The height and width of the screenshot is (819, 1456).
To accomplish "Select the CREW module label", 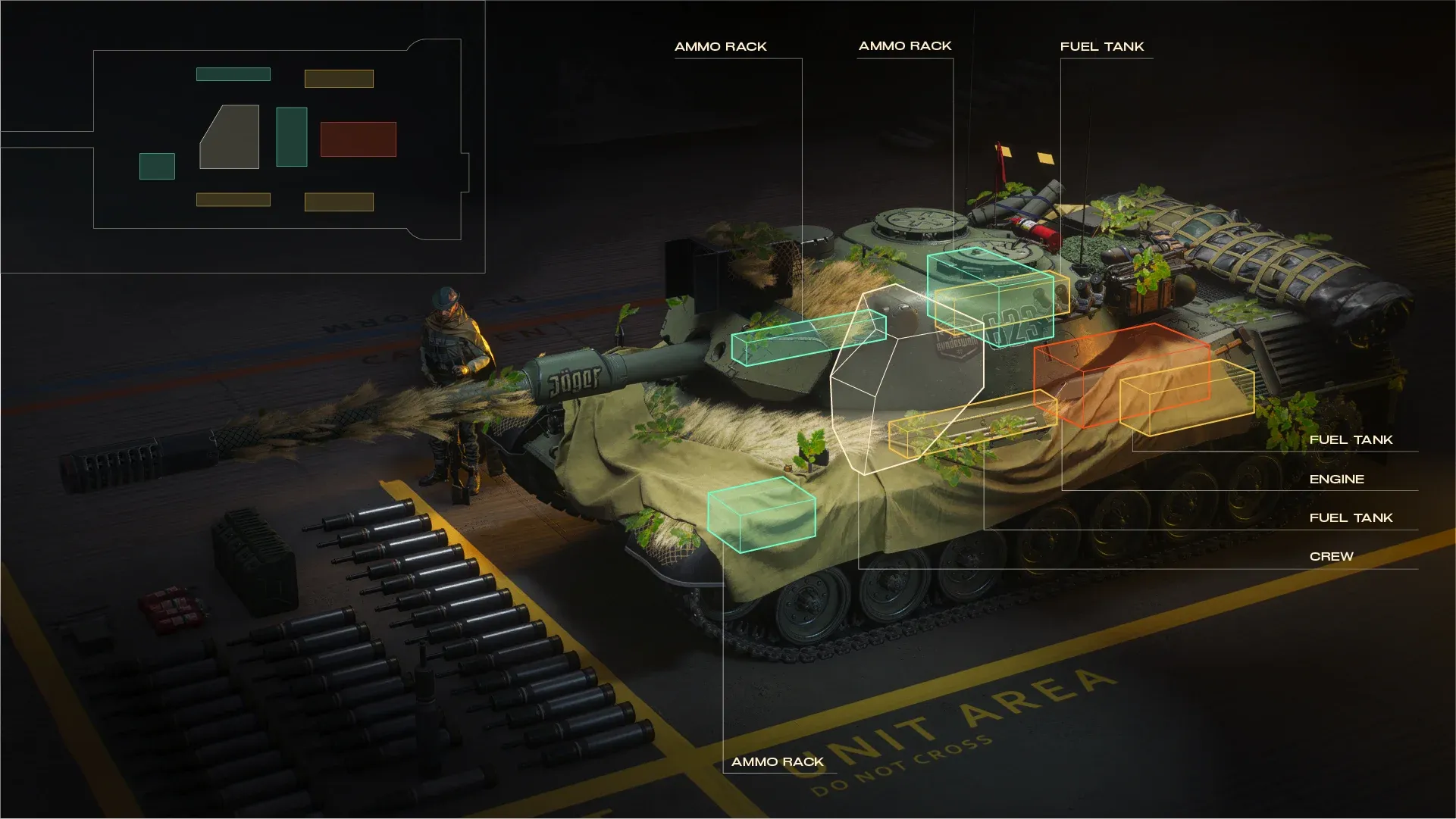I will [x=1331, y=557].
